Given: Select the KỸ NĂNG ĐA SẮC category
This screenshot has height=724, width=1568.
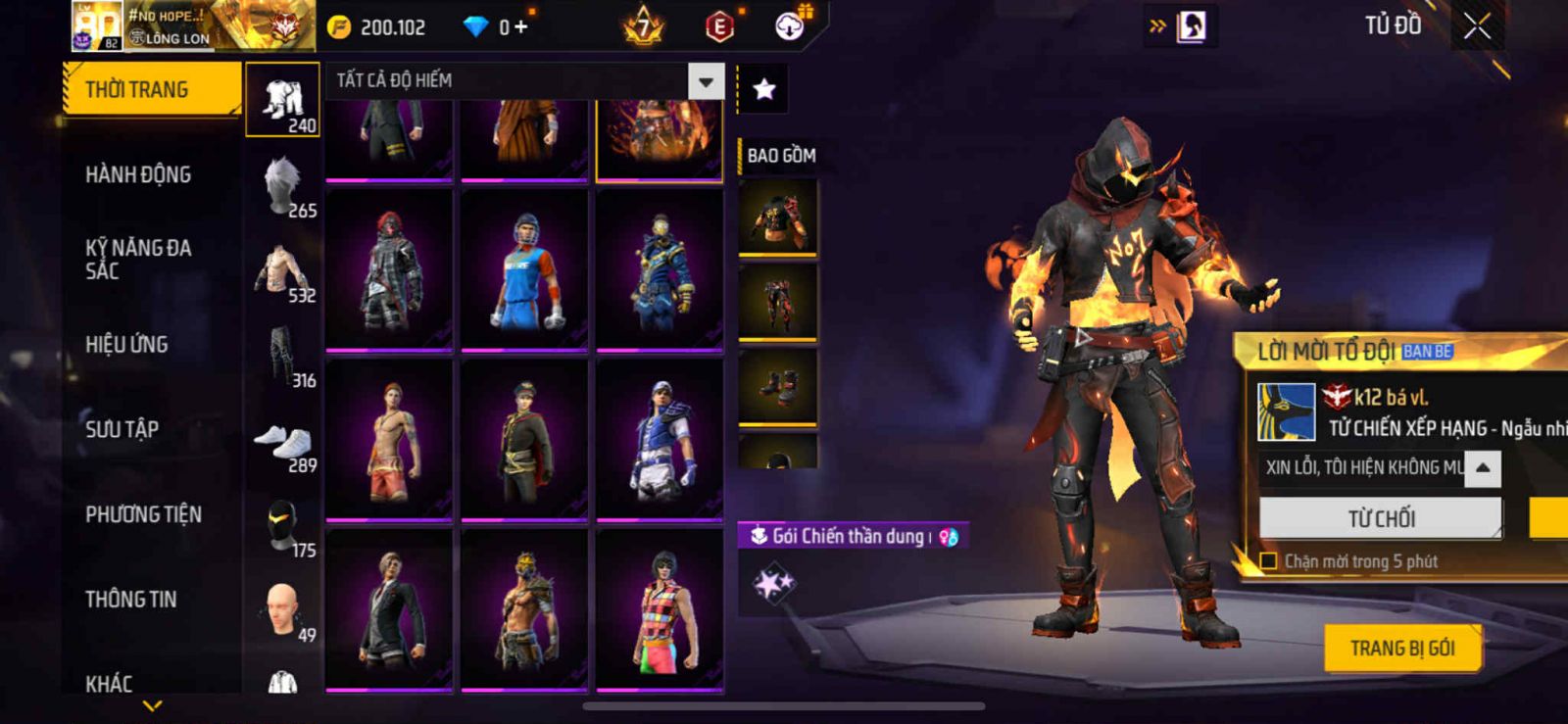Looking at the screenshot, I should (x=138, y=260).
